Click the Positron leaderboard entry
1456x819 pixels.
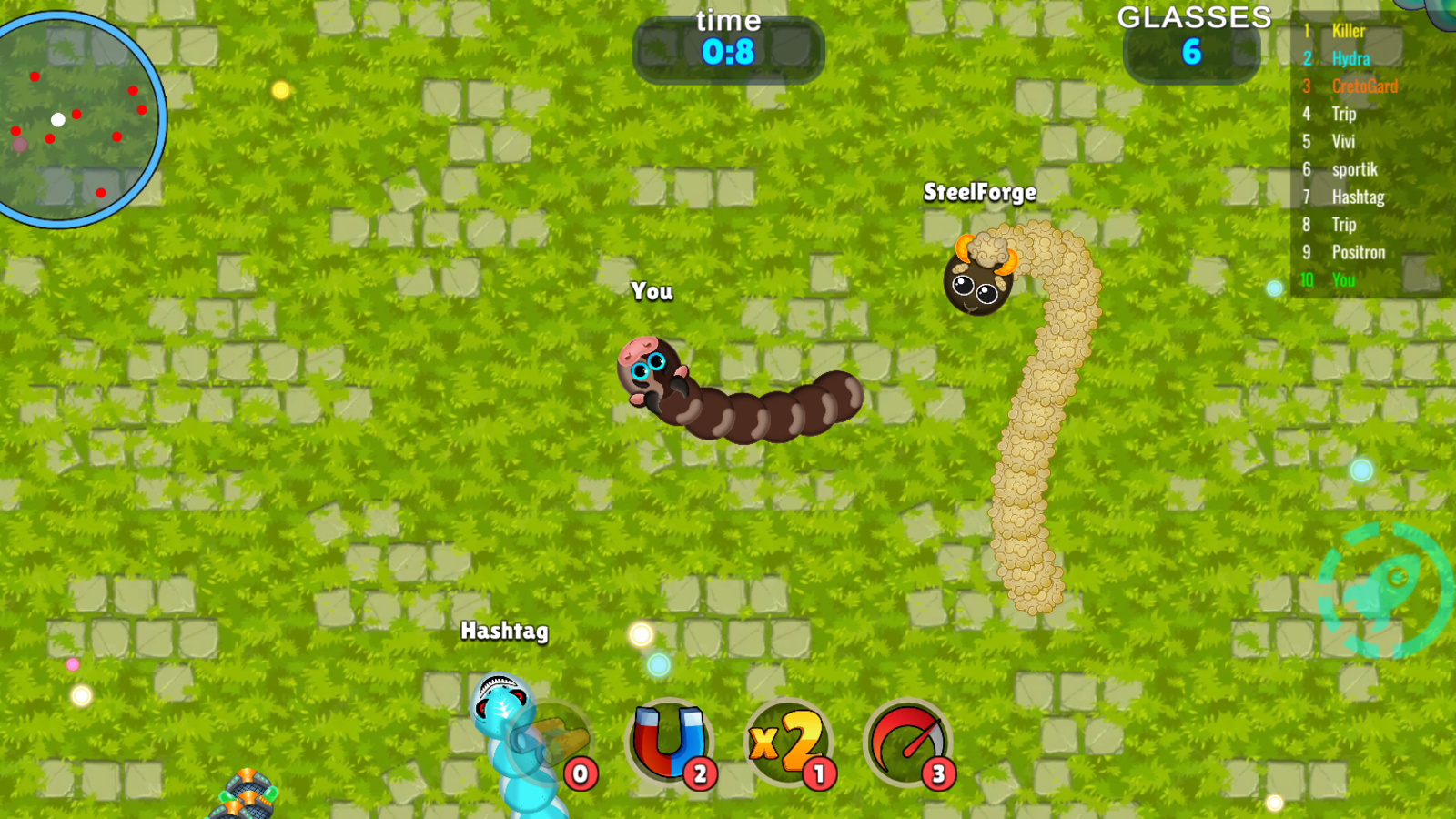click(x=1358, y=253)
